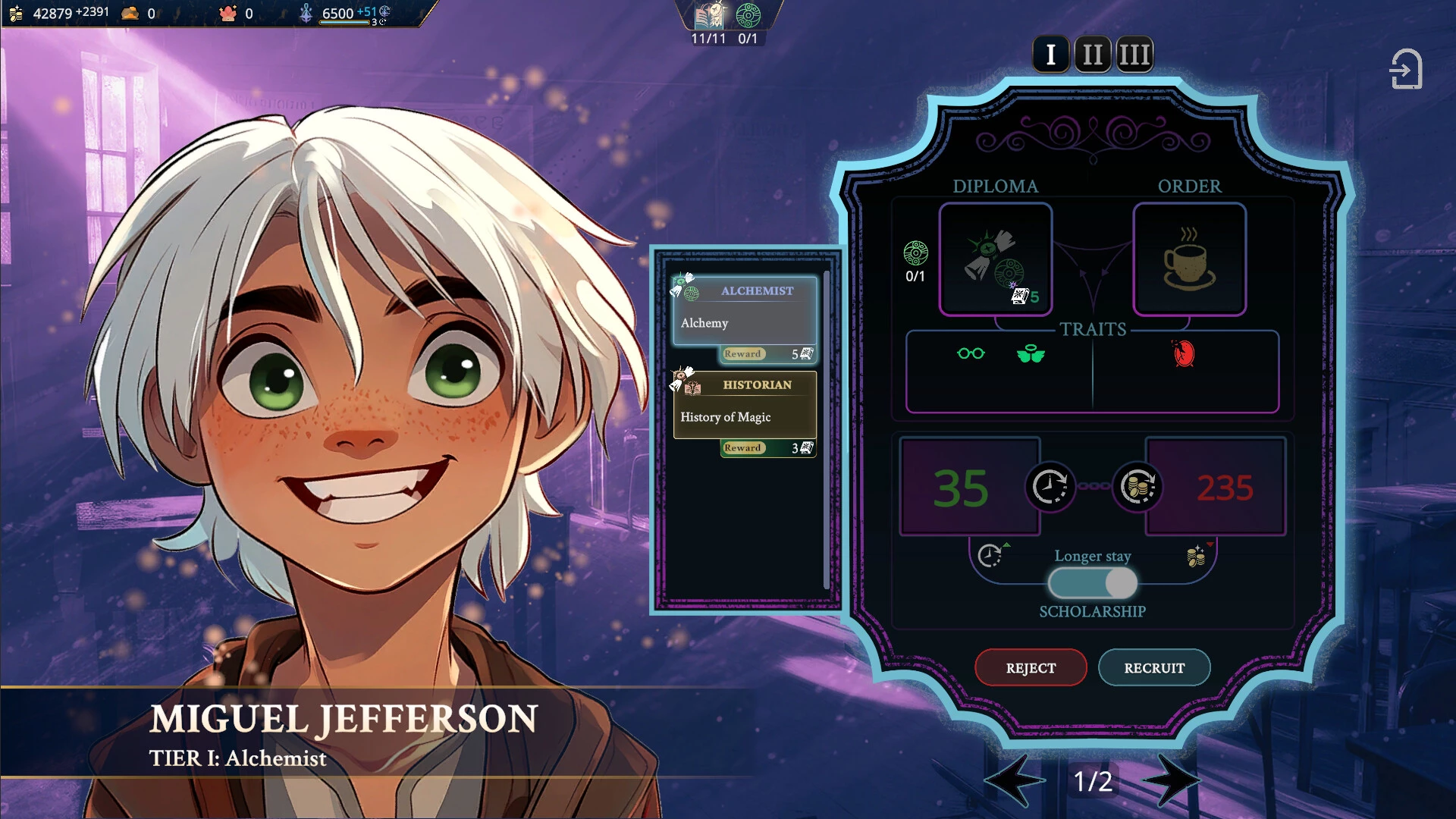Inspect the green winged halo trait
This screenshot has height=819, width=1456.
(1031, 353)
